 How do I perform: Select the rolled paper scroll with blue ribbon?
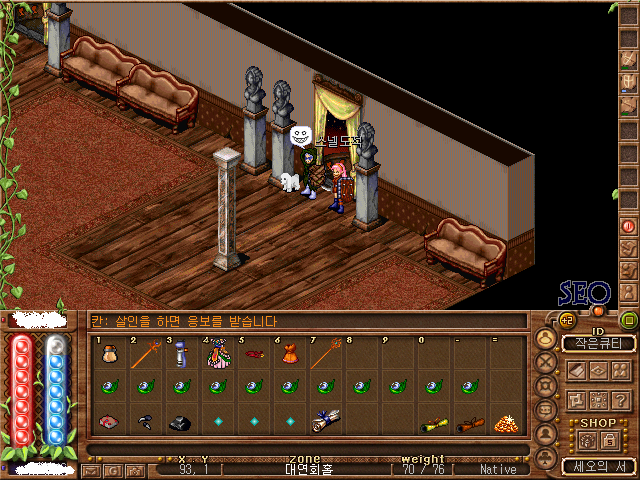pyautogui.click(x=324, y=422)
